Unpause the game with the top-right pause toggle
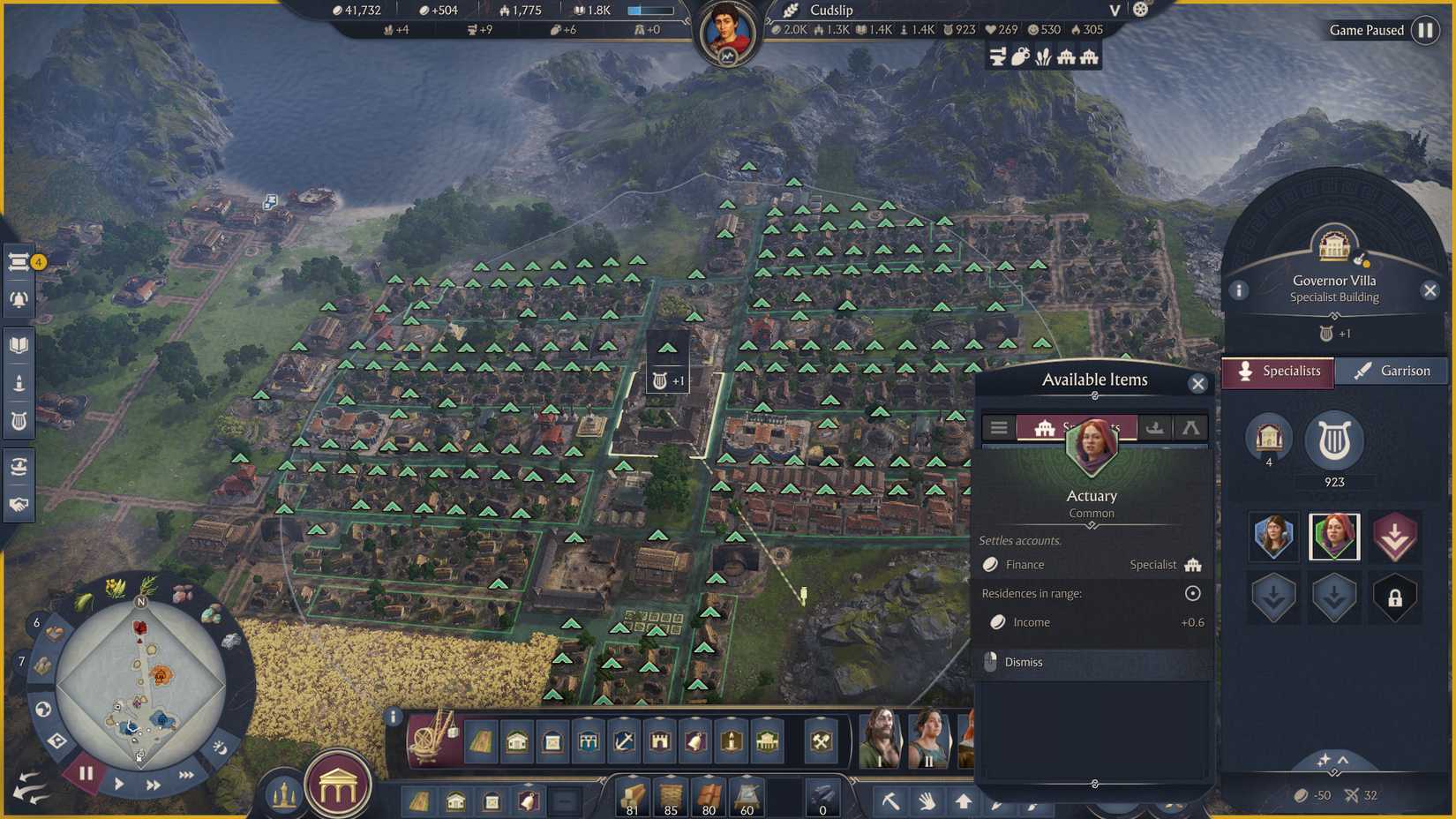1456x819 pixels. point(1426,30)
